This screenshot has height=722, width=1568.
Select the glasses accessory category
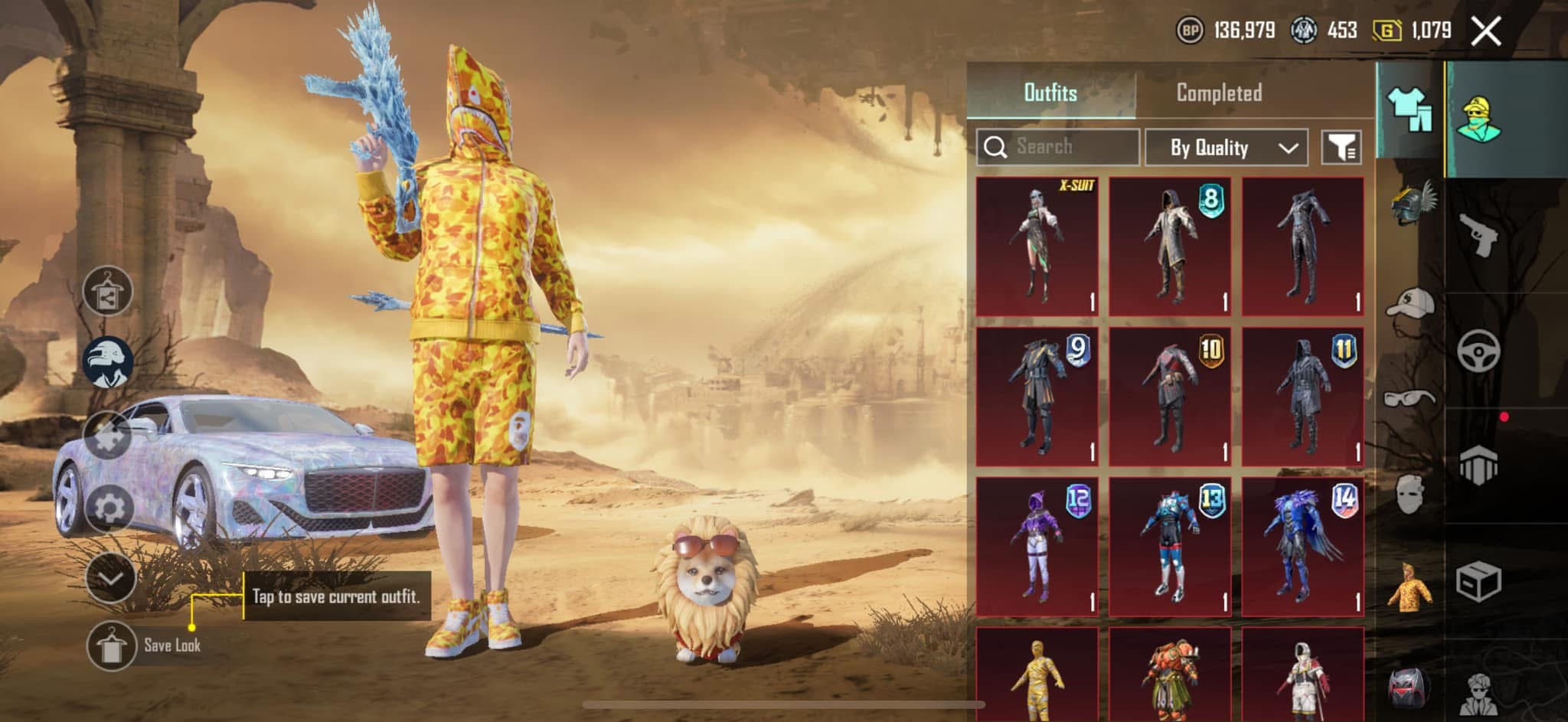click(1410, 398)
